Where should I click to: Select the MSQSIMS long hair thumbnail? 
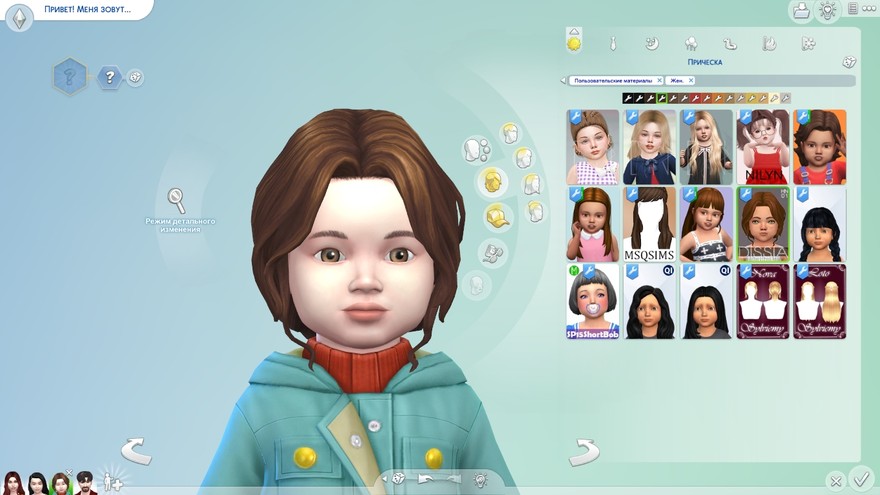(x=648, y=224)
